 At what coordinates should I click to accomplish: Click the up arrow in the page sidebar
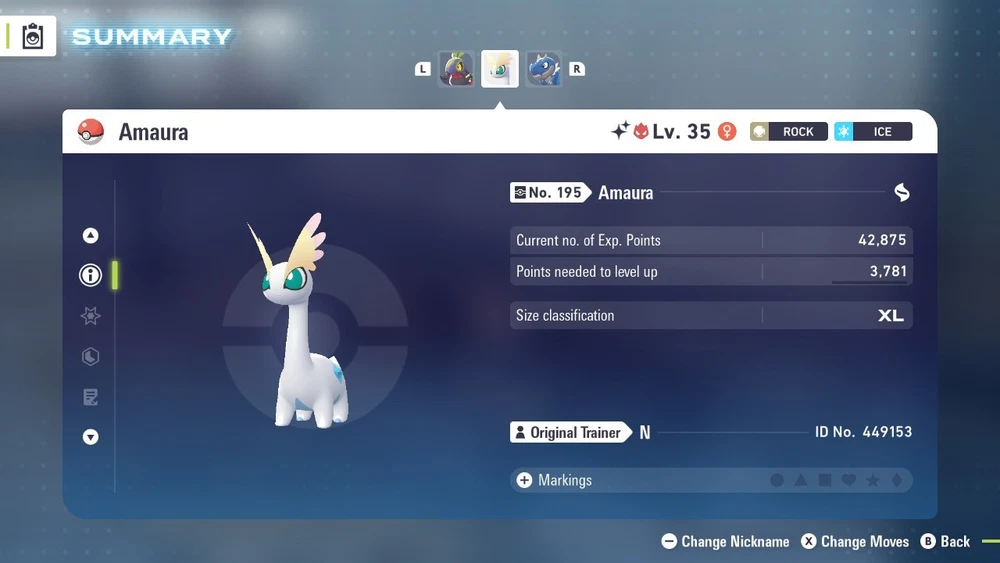pos(91,236)
